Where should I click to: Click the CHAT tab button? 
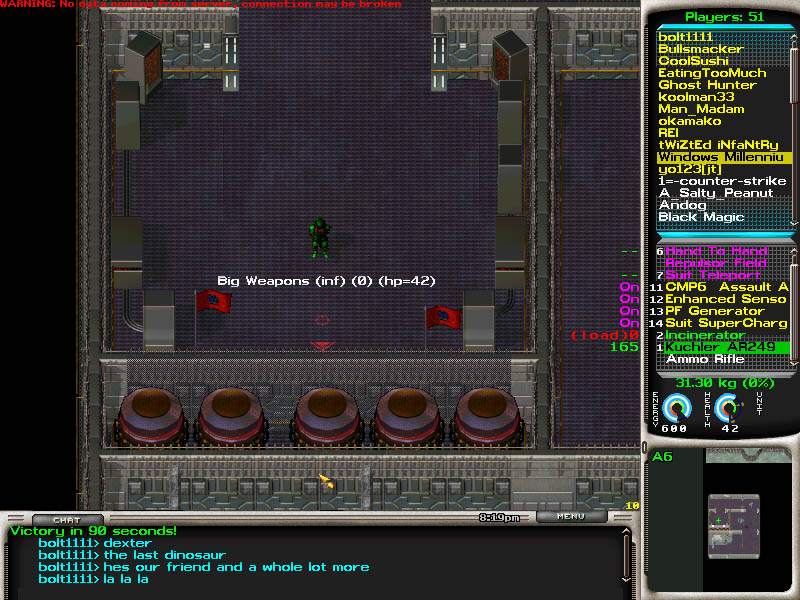coord(67,519)
